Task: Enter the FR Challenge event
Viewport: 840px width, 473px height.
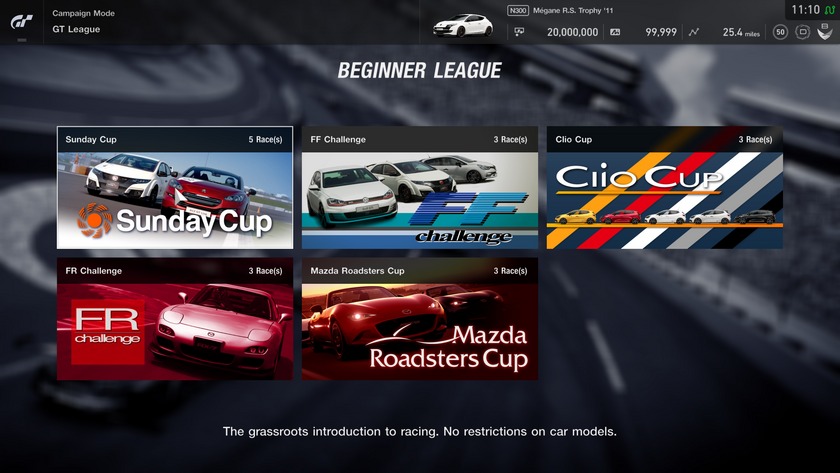Action: pos(175,320)
